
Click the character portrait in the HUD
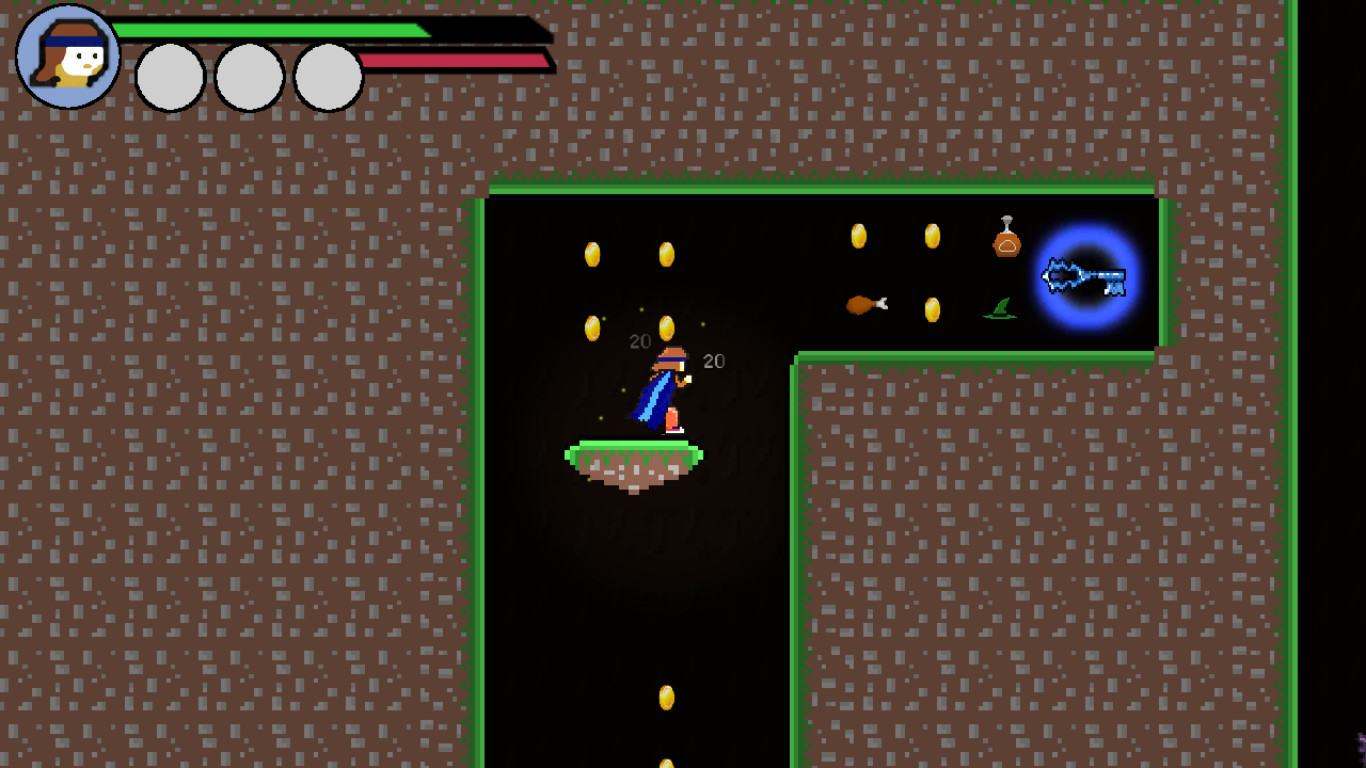point(65,56)
